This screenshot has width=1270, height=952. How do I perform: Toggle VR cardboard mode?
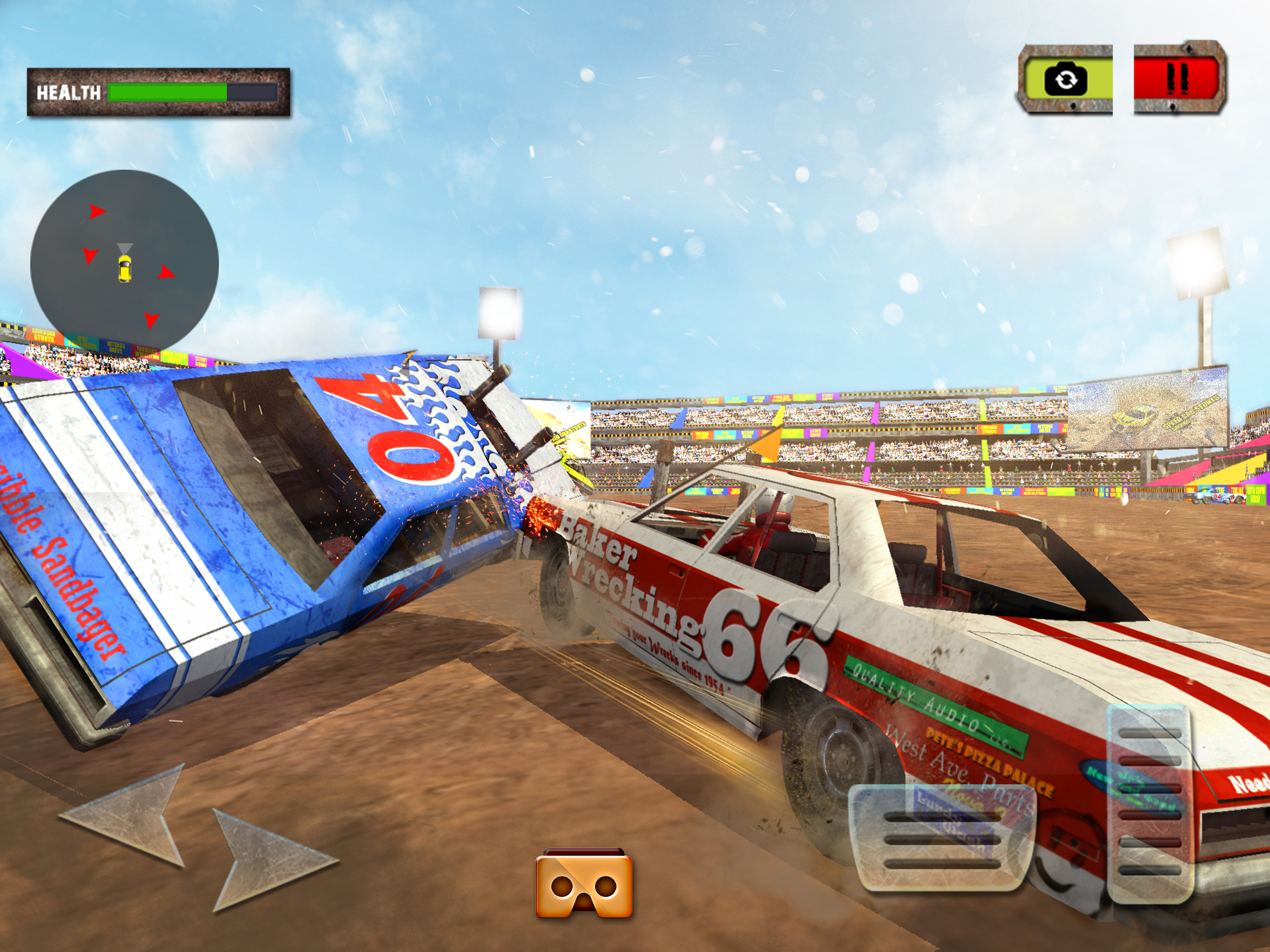pos(584,886)
